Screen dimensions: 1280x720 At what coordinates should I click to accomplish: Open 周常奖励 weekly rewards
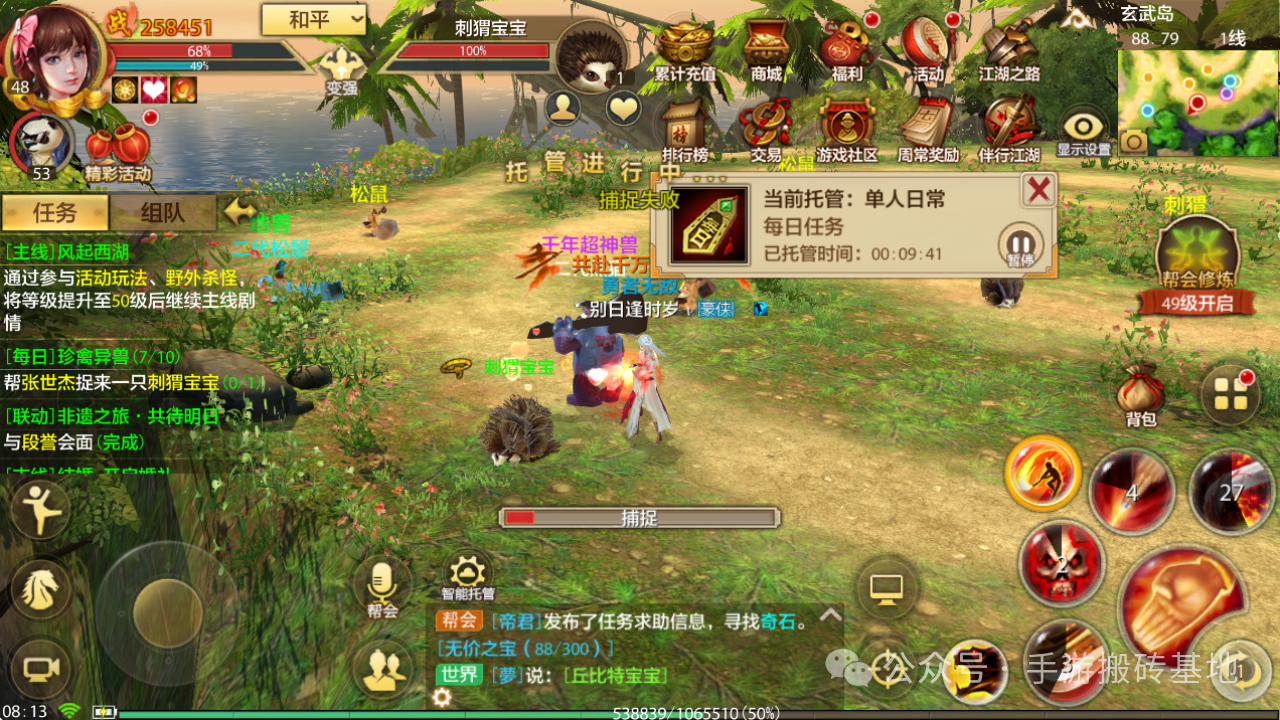pyautogui.click(x=927, y=128)
